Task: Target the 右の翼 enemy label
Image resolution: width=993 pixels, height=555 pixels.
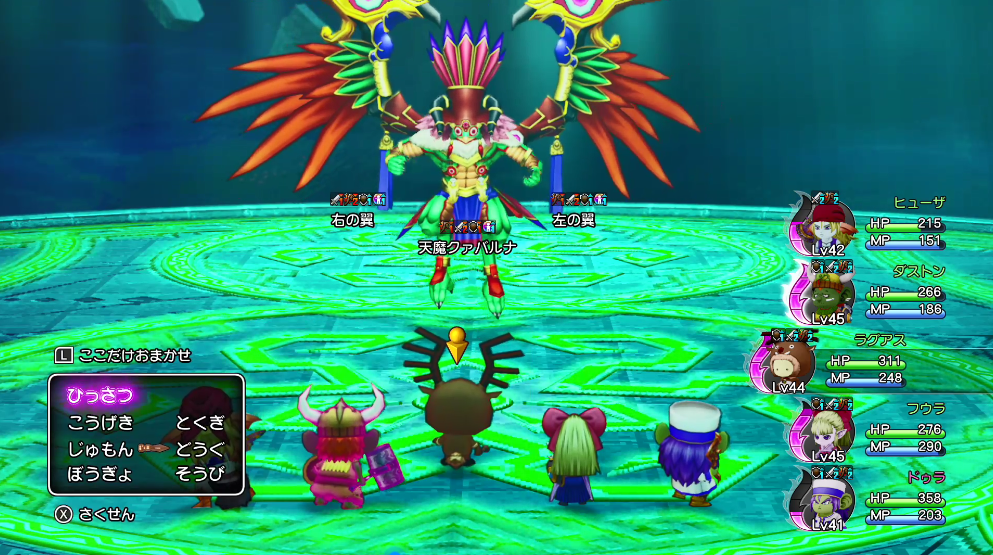Action: (x=351, y=219)
